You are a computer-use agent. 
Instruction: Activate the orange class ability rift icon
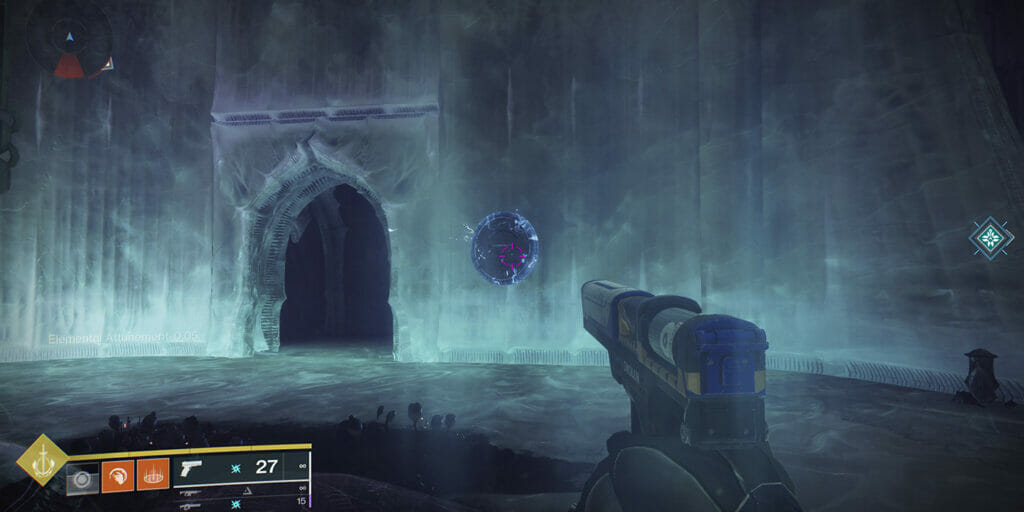point(153,474)
